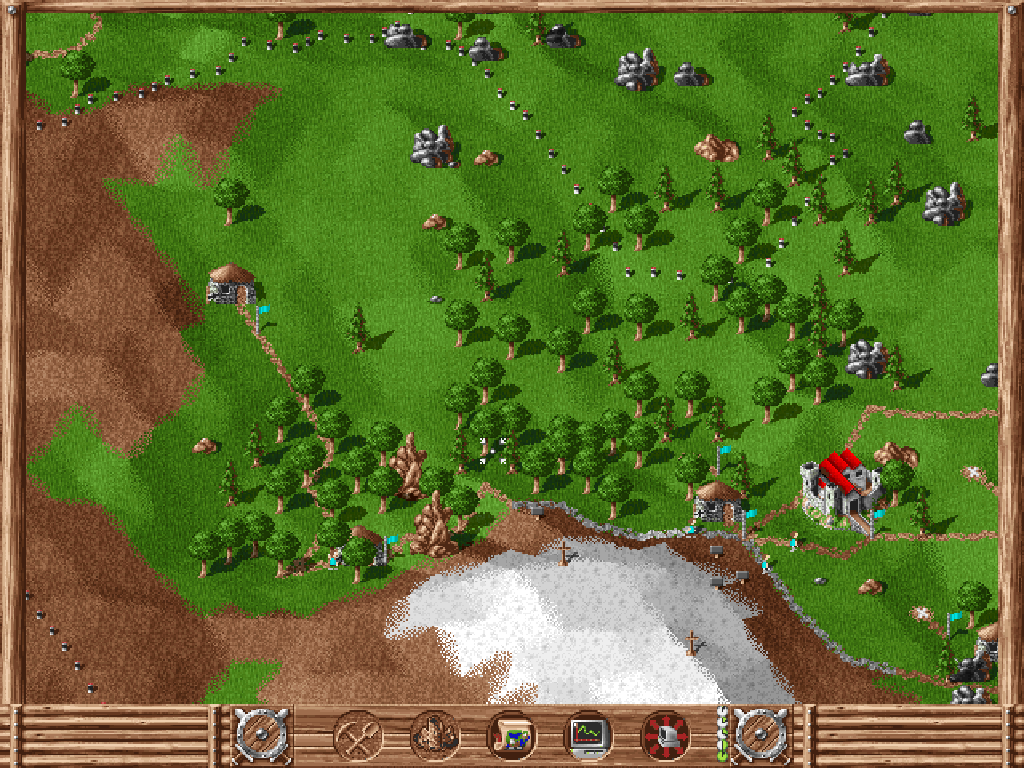
Task: Open the map scroll icon
Action: pyautogui.click(x=512, y=737)
